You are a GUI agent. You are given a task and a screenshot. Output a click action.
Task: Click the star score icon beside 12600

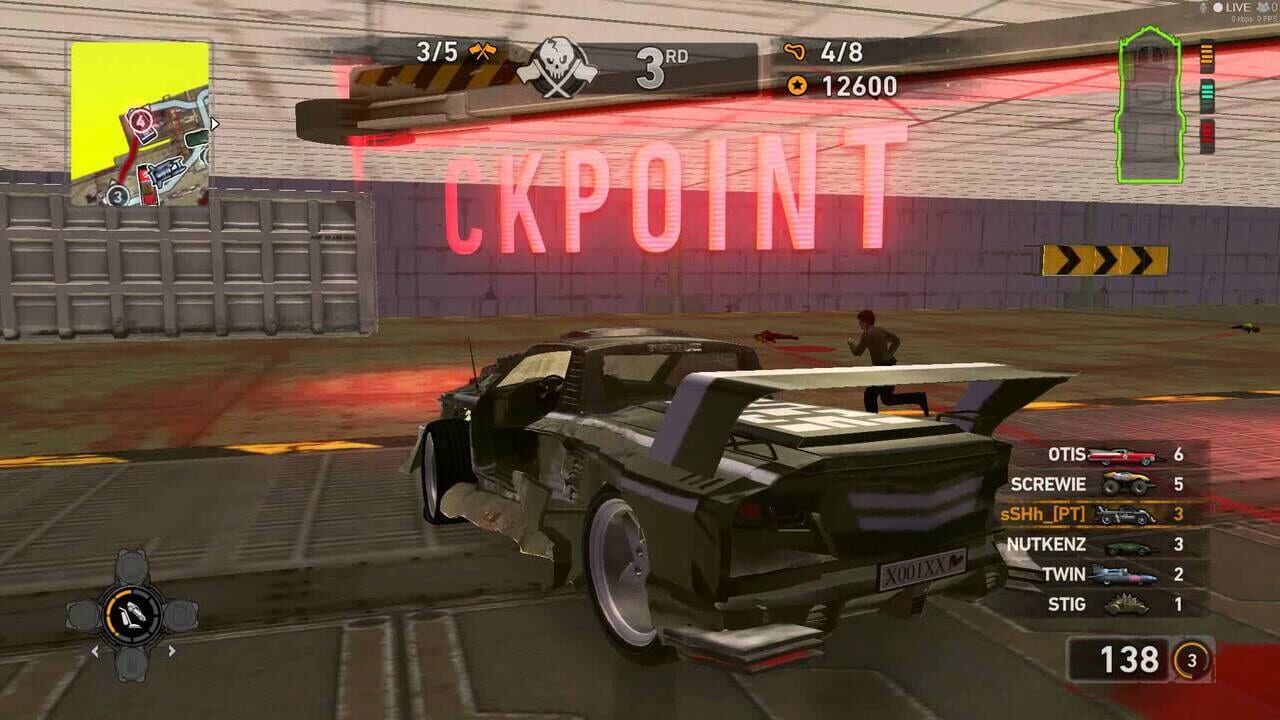[x=795, y=86]
